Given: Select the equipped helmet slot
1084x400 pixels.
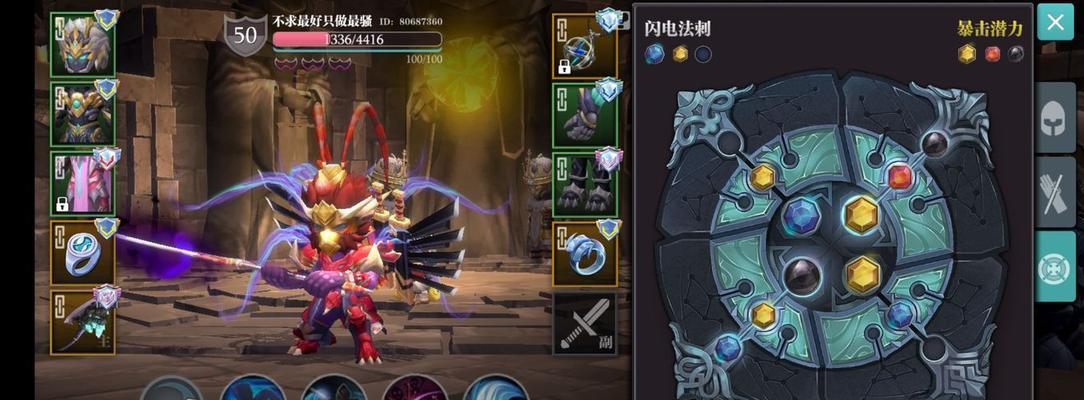Looking at the screenshot, I should 82,45.
